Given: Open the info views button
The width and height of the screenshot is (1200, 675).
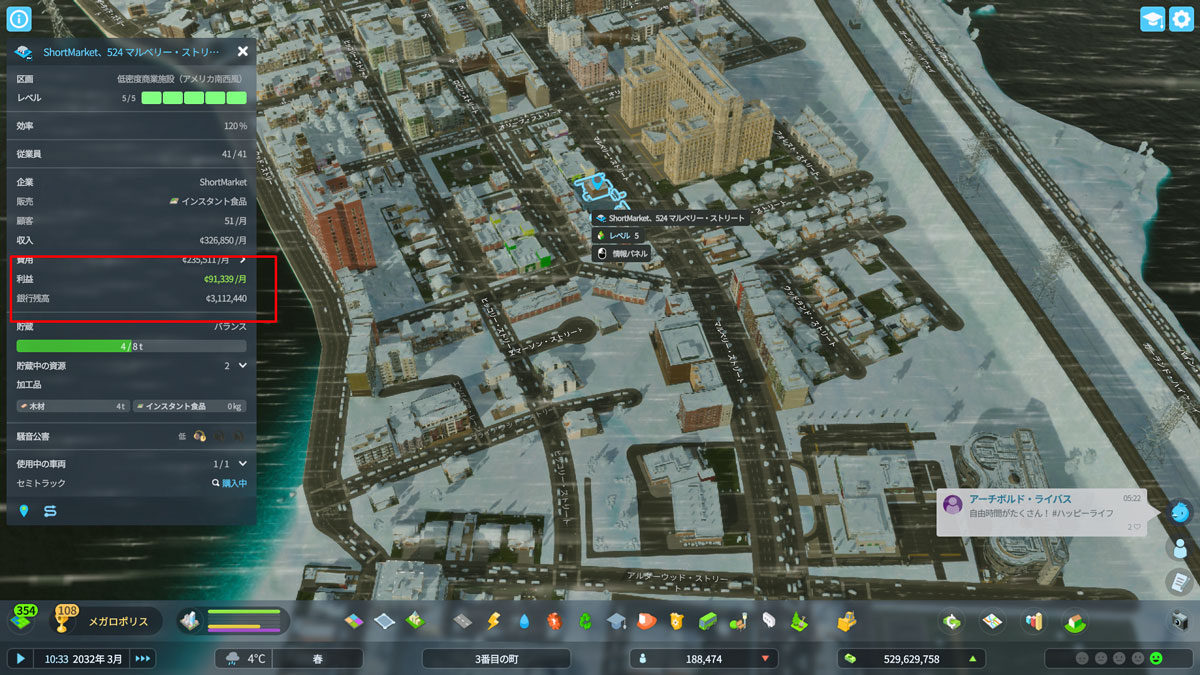Looking at the screenshot, I should (20, 19).
